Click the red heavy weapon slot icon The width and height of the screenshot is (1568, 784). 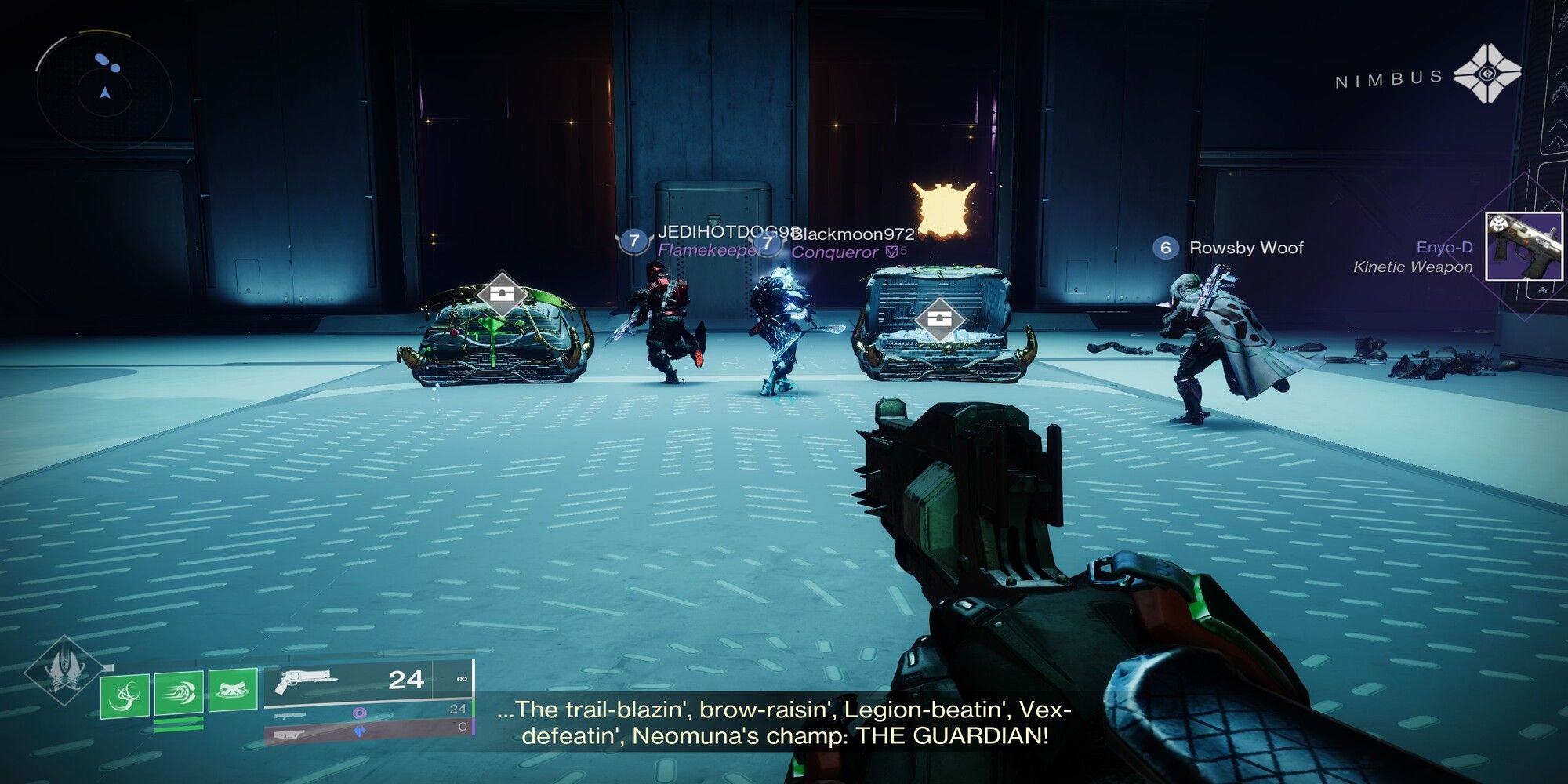coord(288,733)
